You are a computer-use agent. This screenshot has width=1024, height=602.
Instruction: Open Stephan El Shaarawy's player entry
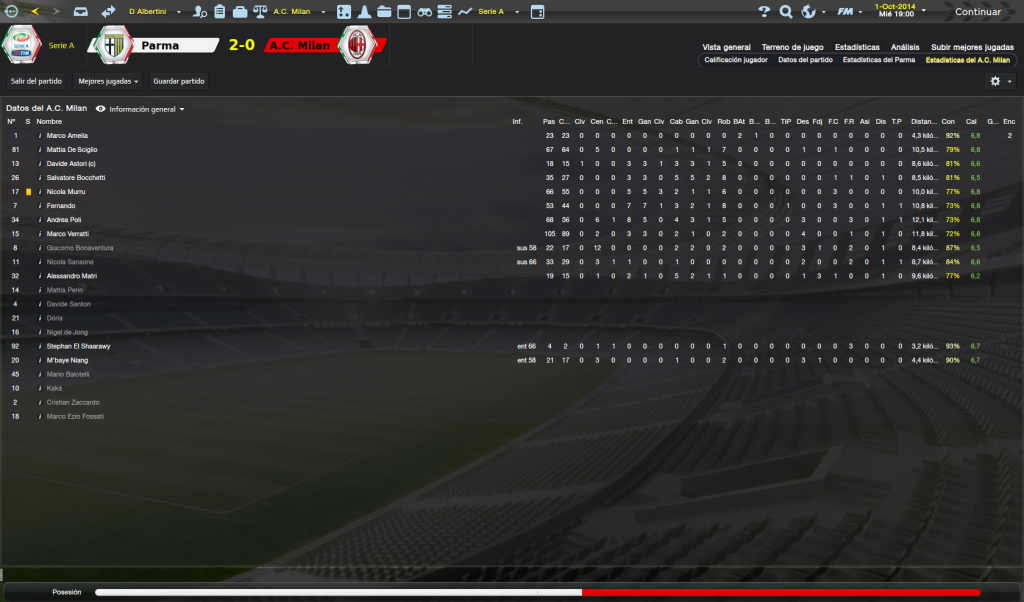(78, 346)
